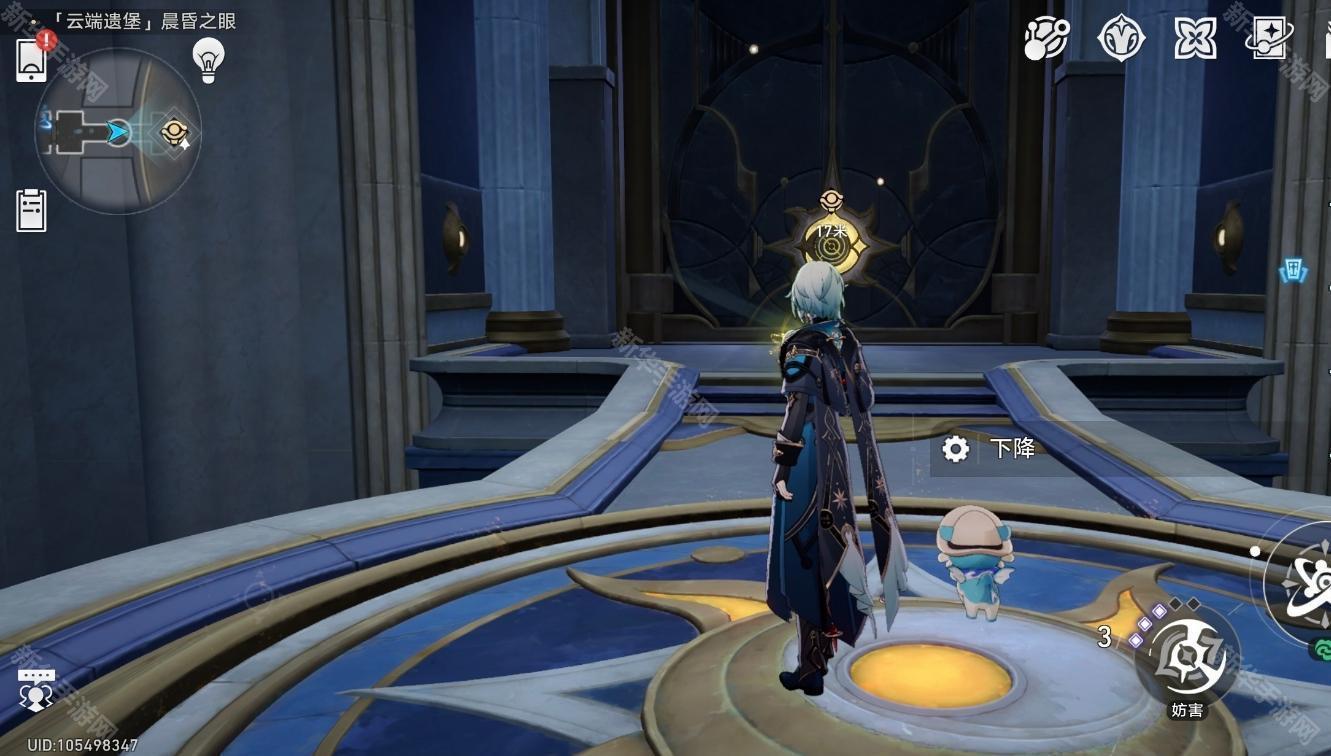Open the phone menu with red alert
The width and height of the screenshot is (1331, 756).
pos(32,59)
